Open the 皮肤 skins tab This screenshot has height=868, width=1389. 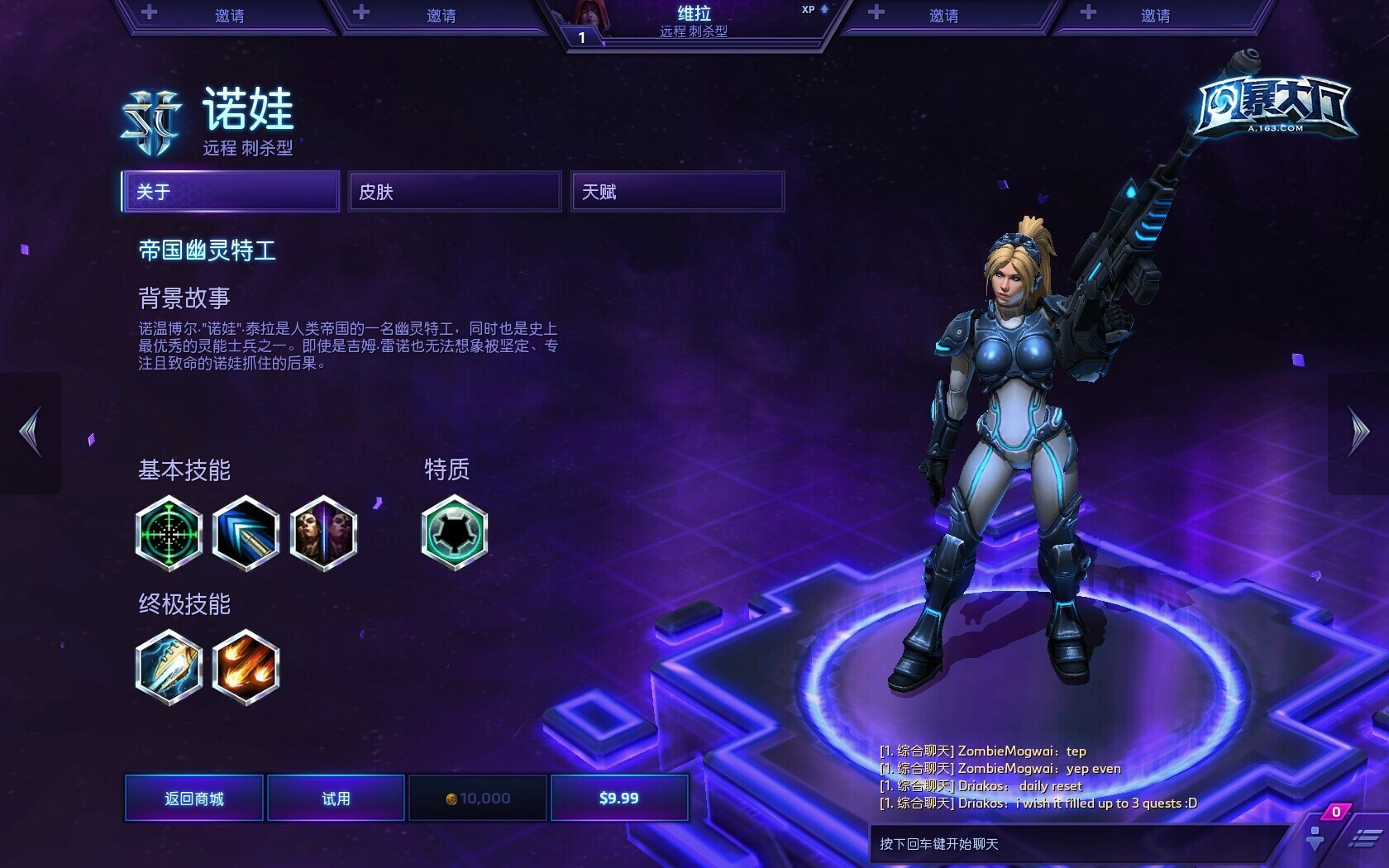[455, 192]
